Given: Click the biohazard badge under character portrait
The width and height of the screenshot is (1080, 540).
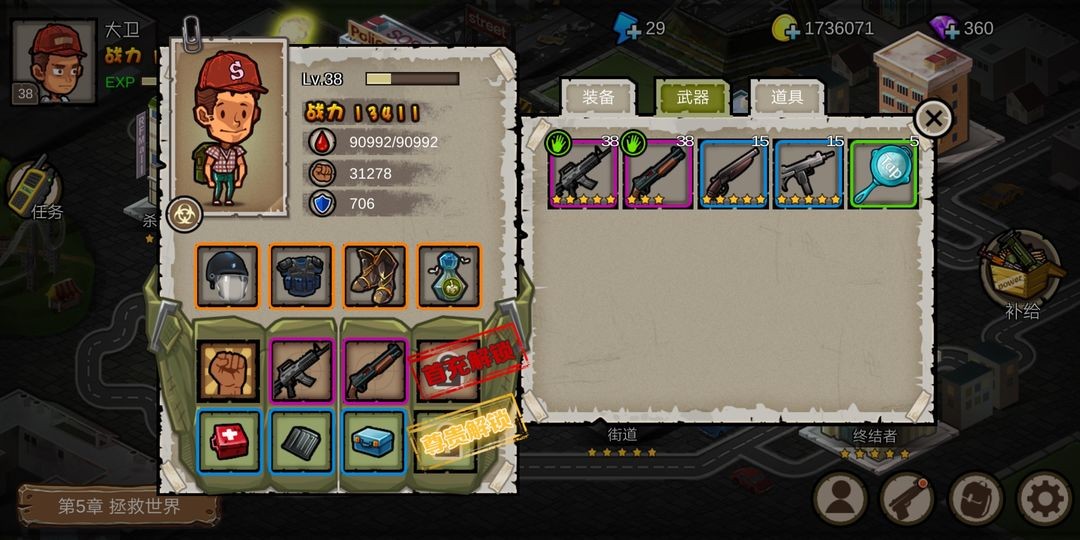Looking at the screenshot, I should point(185,213).
